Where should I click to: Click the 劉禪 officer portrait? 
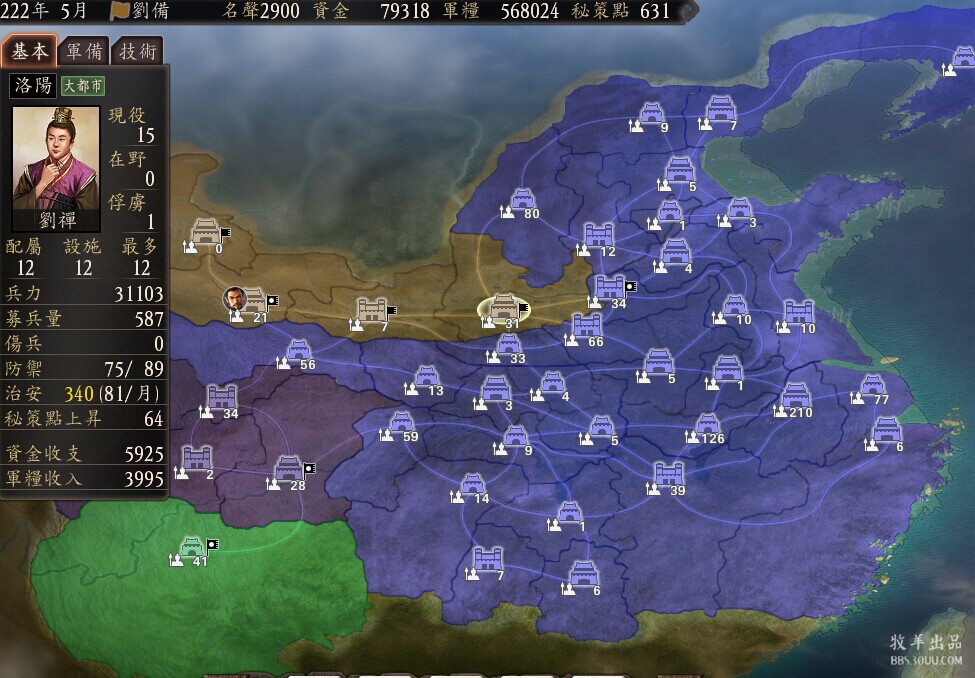coord(56,160)
